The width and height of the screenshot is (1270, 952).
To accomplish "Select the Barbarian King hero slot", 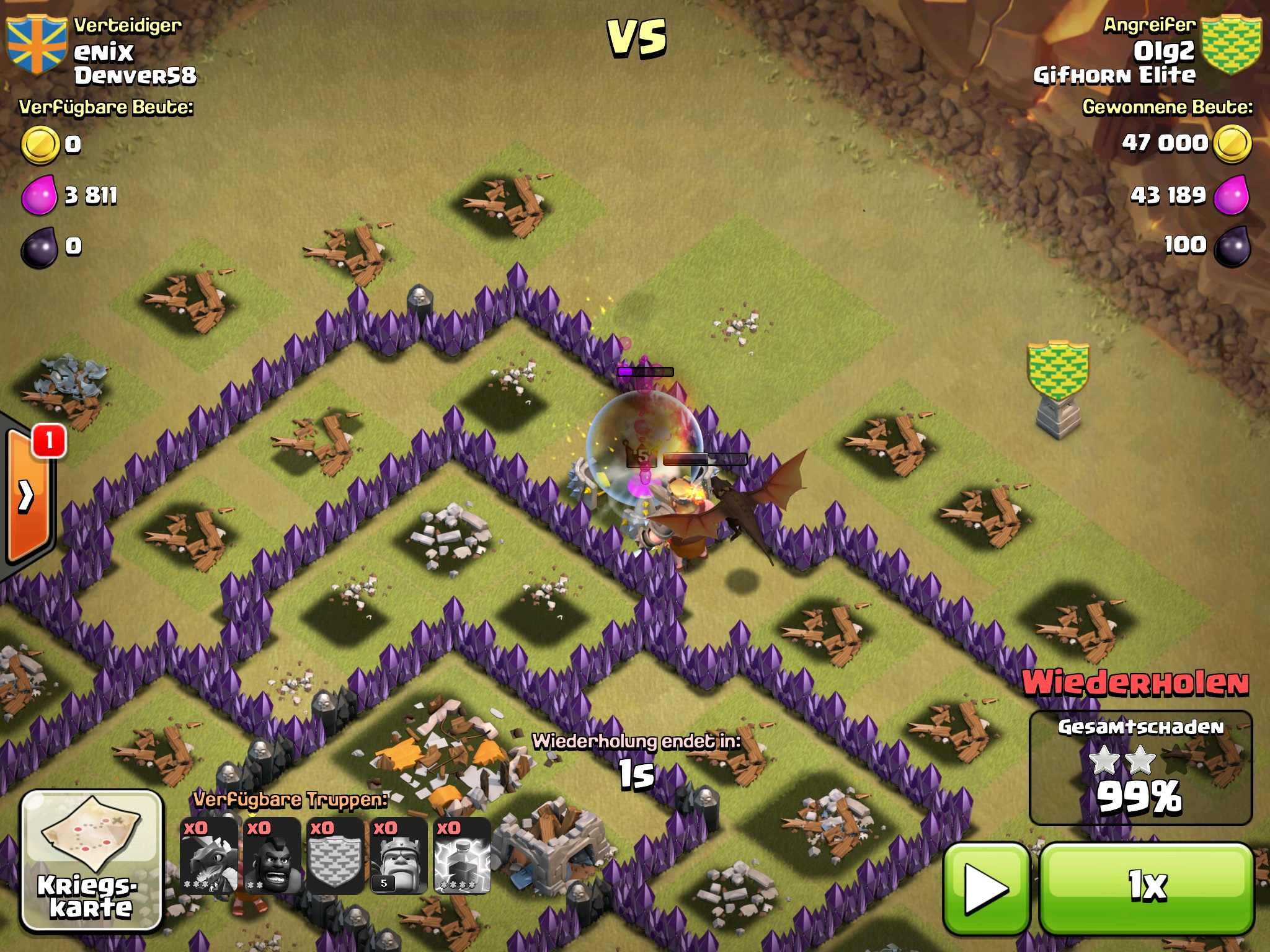I will coord(399,855).
